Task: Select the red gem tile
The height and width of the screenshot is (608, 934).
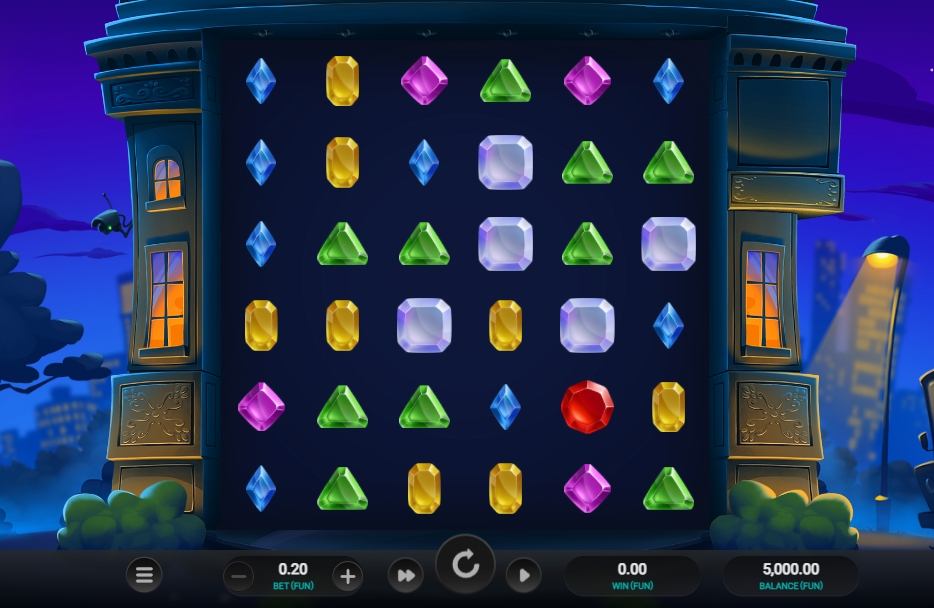Action: pyautogui.click(x=587, y=407)
